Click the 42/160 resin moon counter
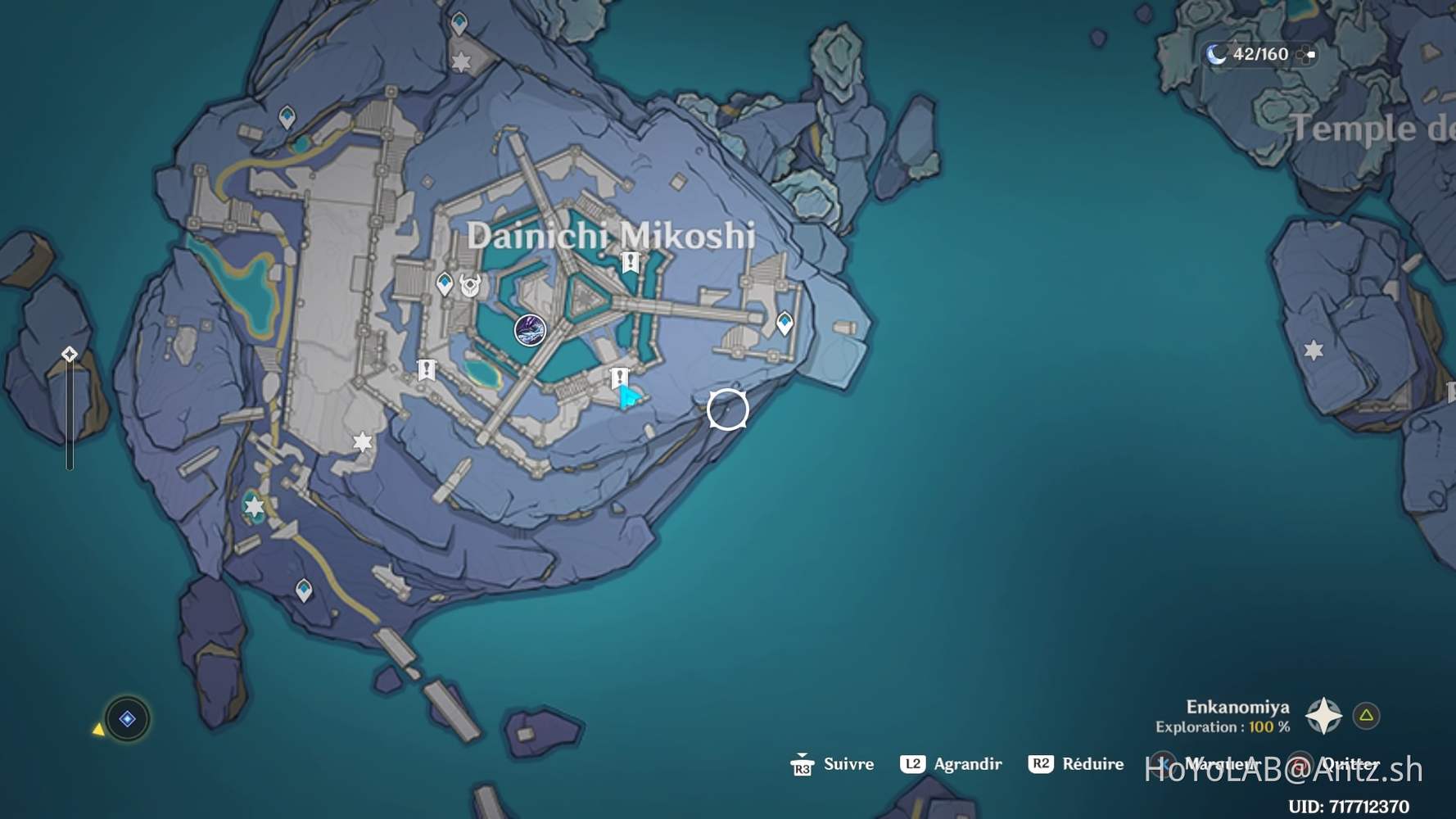The width and height of the screenshot is (1456, 819). click(x=1250, y=54)
